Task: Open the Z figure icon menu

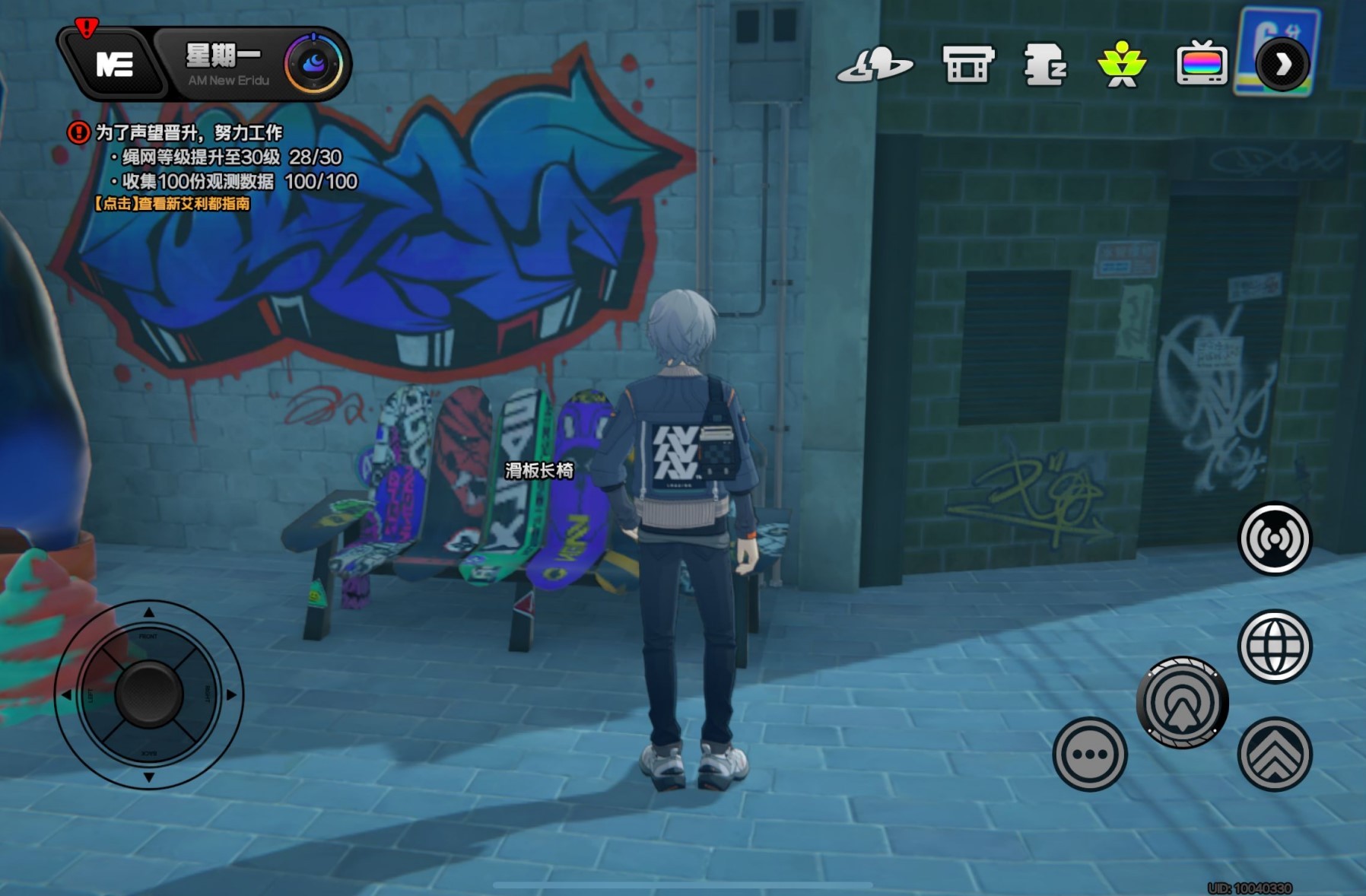Action: (1046, 65)
